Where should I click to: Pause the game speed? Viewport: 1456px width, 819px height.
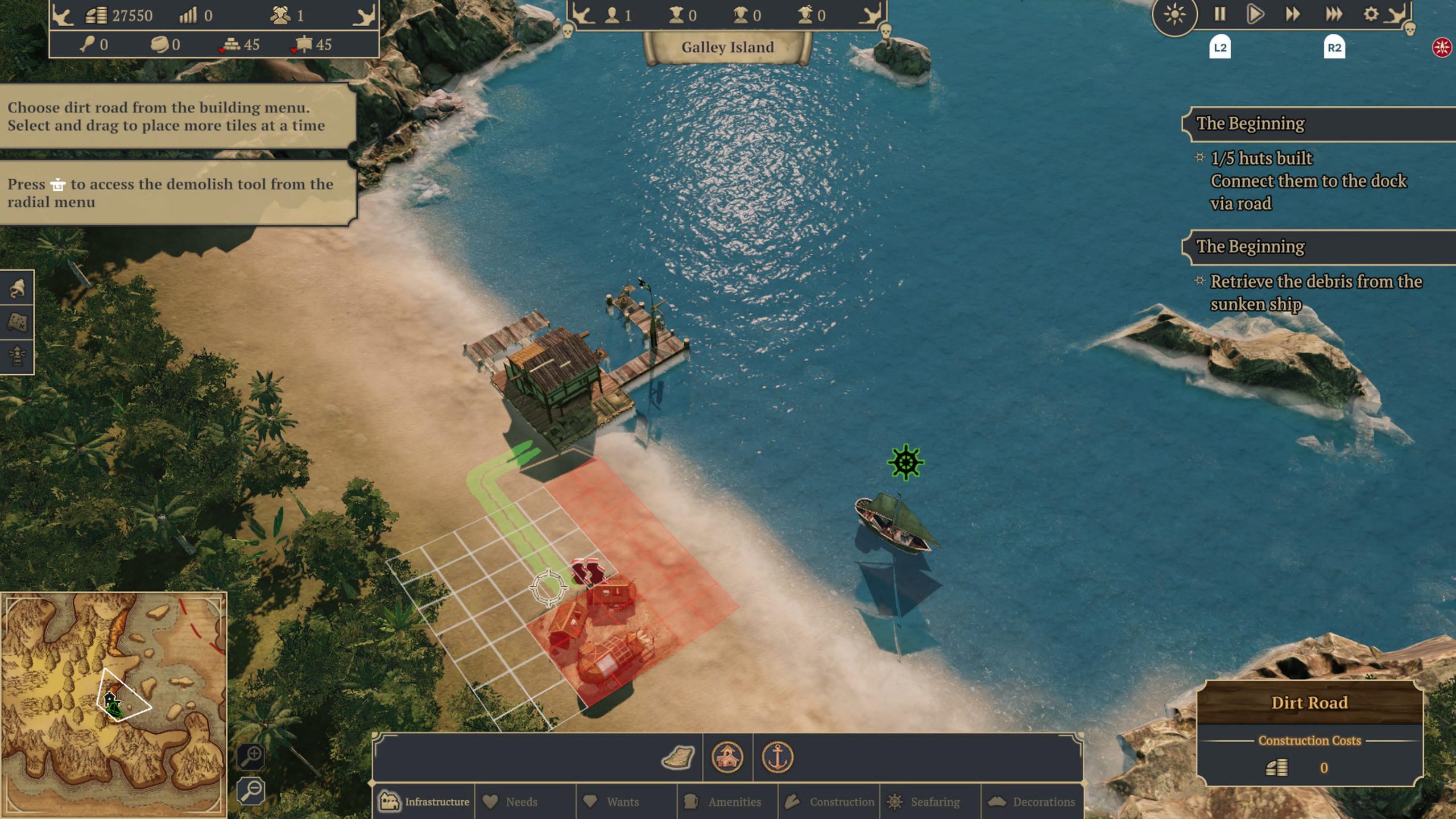(x=1220, y=14)
